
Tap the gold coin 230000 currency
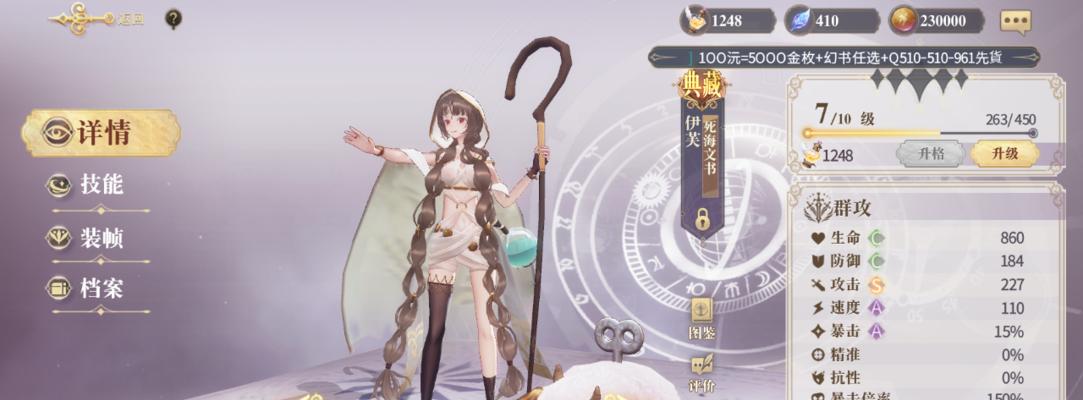(x=942, y=21)
